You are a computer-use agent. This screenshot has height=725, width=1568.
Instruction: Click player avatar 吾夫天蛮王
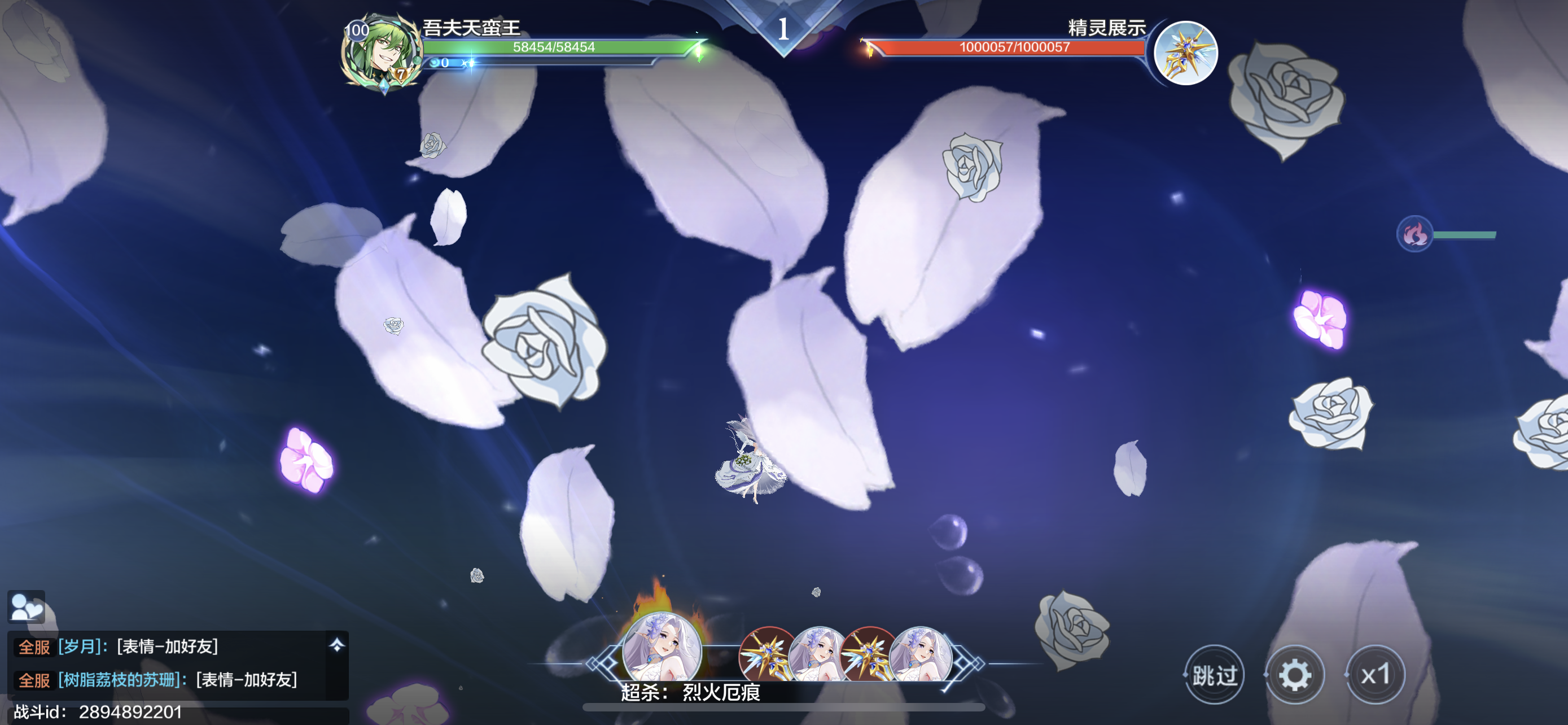coord(382,54)
